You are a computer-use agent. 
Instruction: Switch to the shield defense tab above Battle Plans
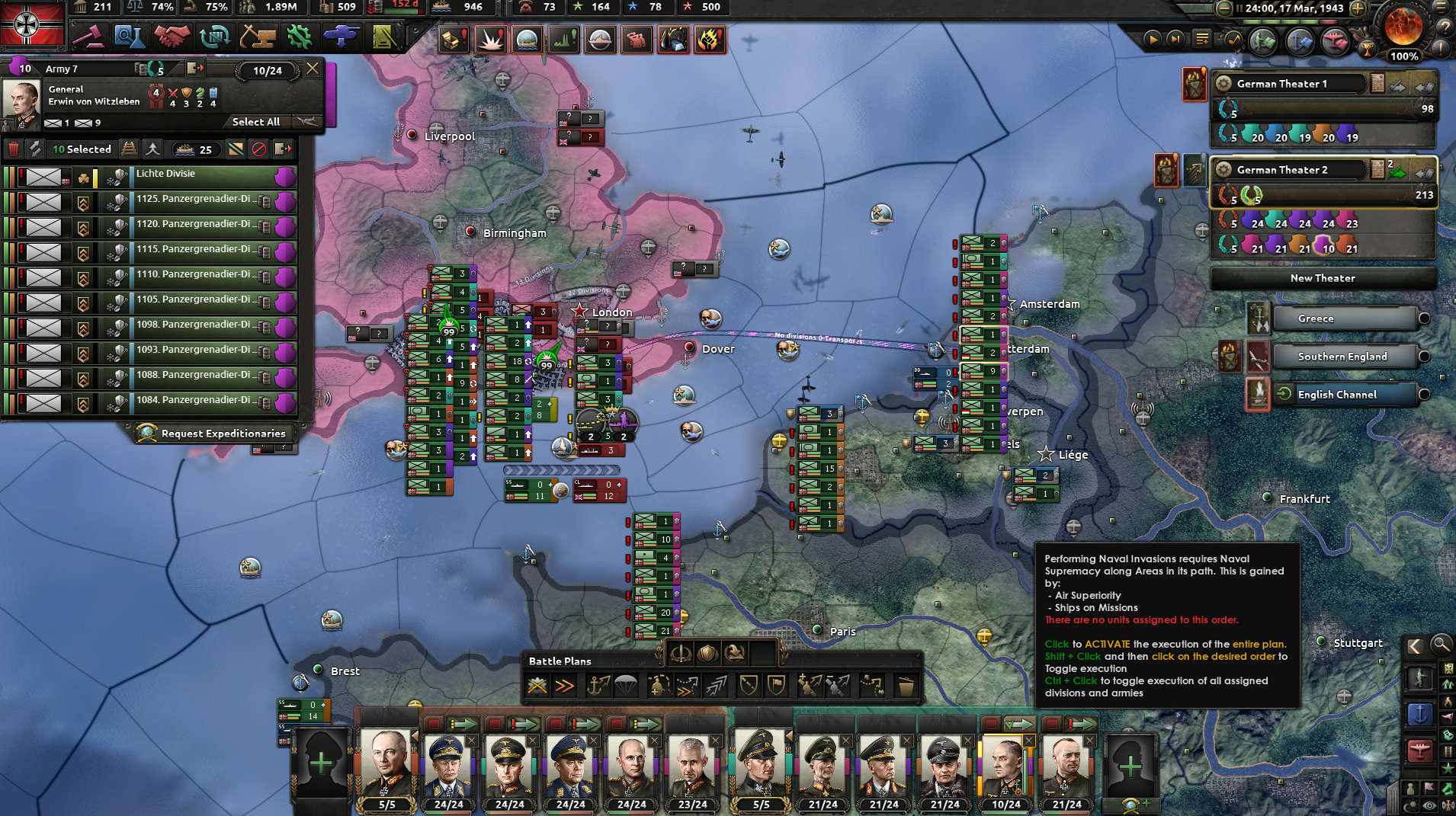coord(707,653)
